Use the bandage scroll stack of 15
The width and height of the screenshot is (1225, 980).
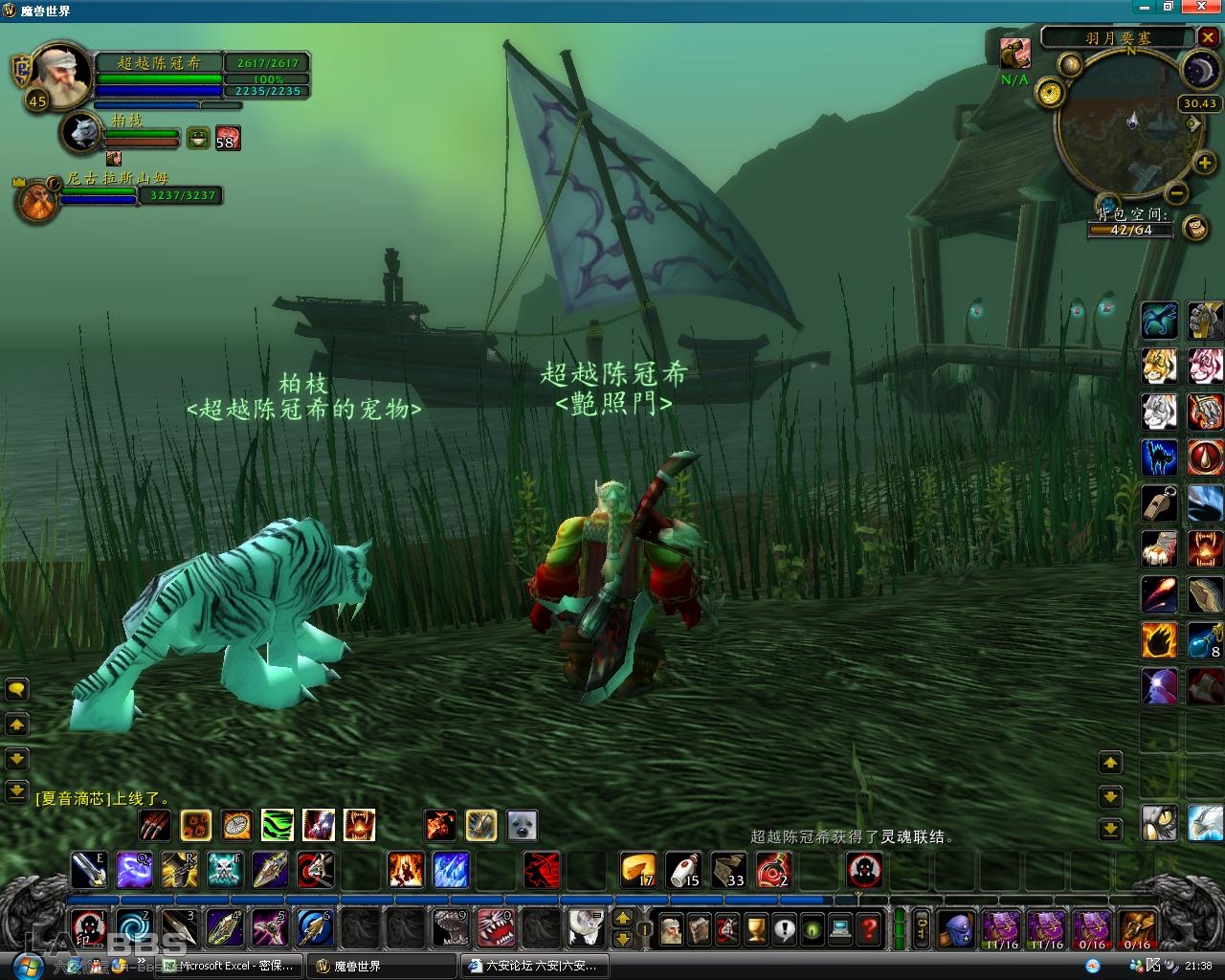click(683, 870)
